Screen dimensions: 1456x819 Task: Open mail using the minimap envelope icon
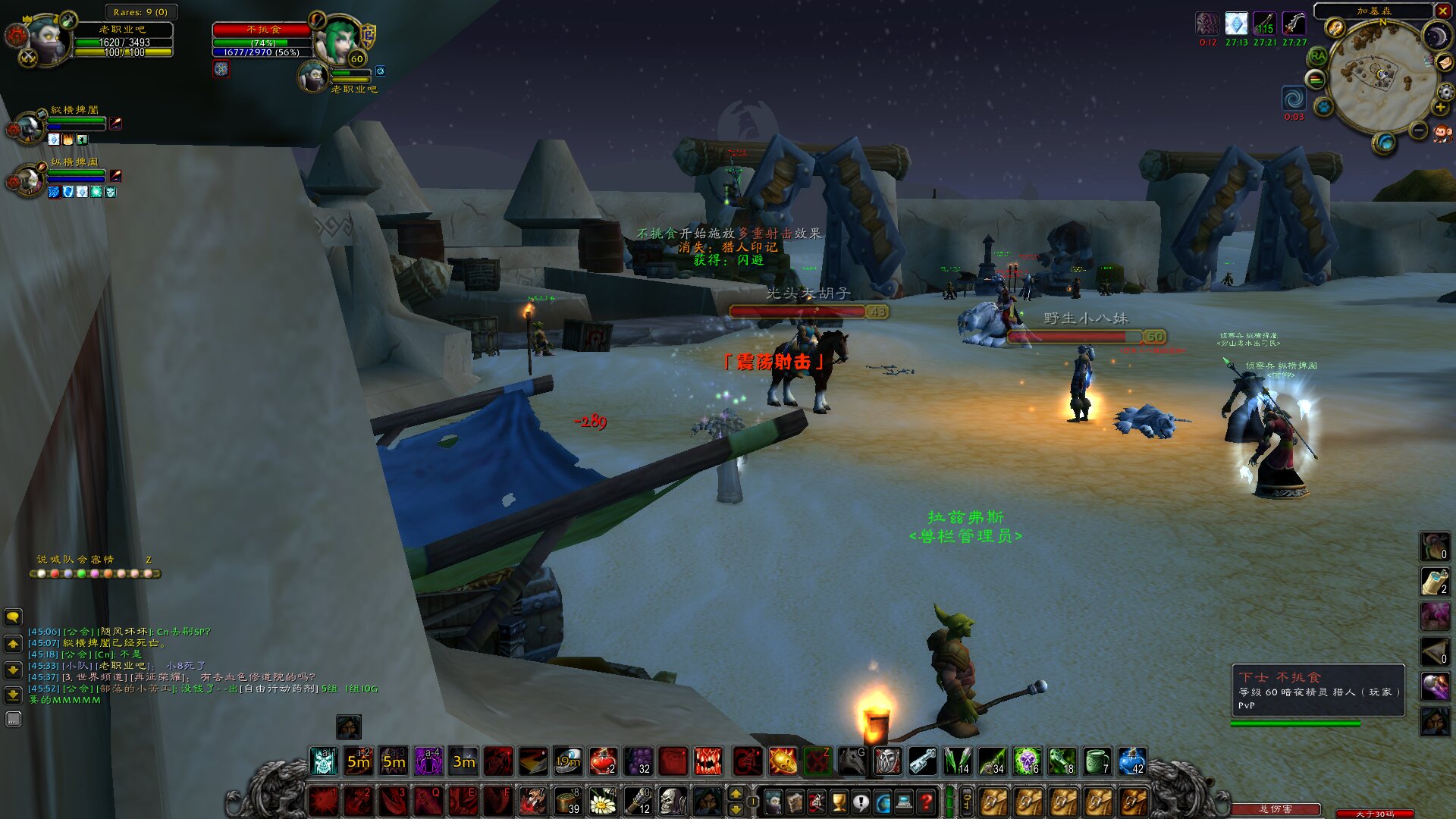pyautogui.click(x=1444, y=63)
